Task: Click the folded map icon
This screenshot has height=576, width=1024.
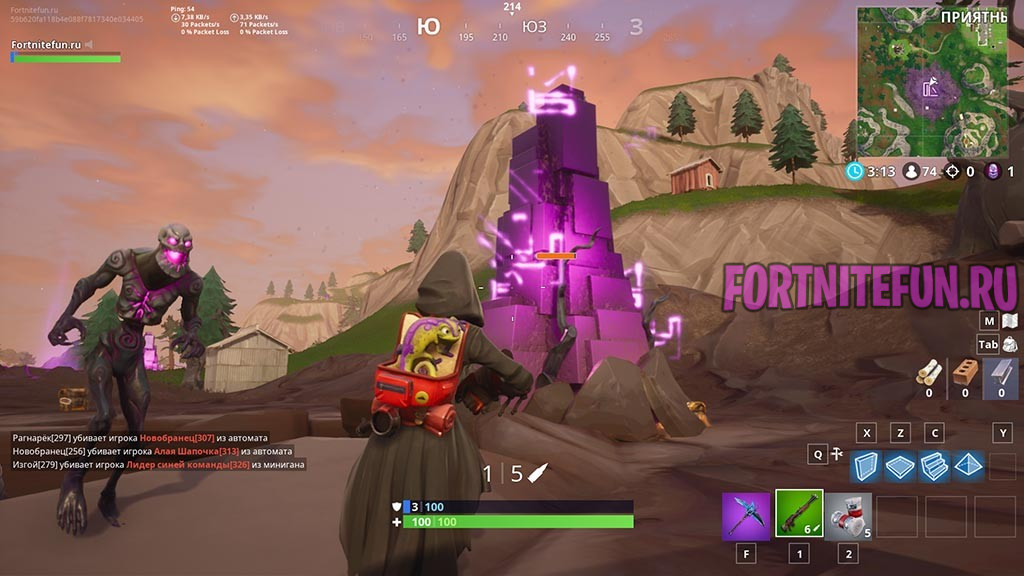Action: coord(1009,320)
